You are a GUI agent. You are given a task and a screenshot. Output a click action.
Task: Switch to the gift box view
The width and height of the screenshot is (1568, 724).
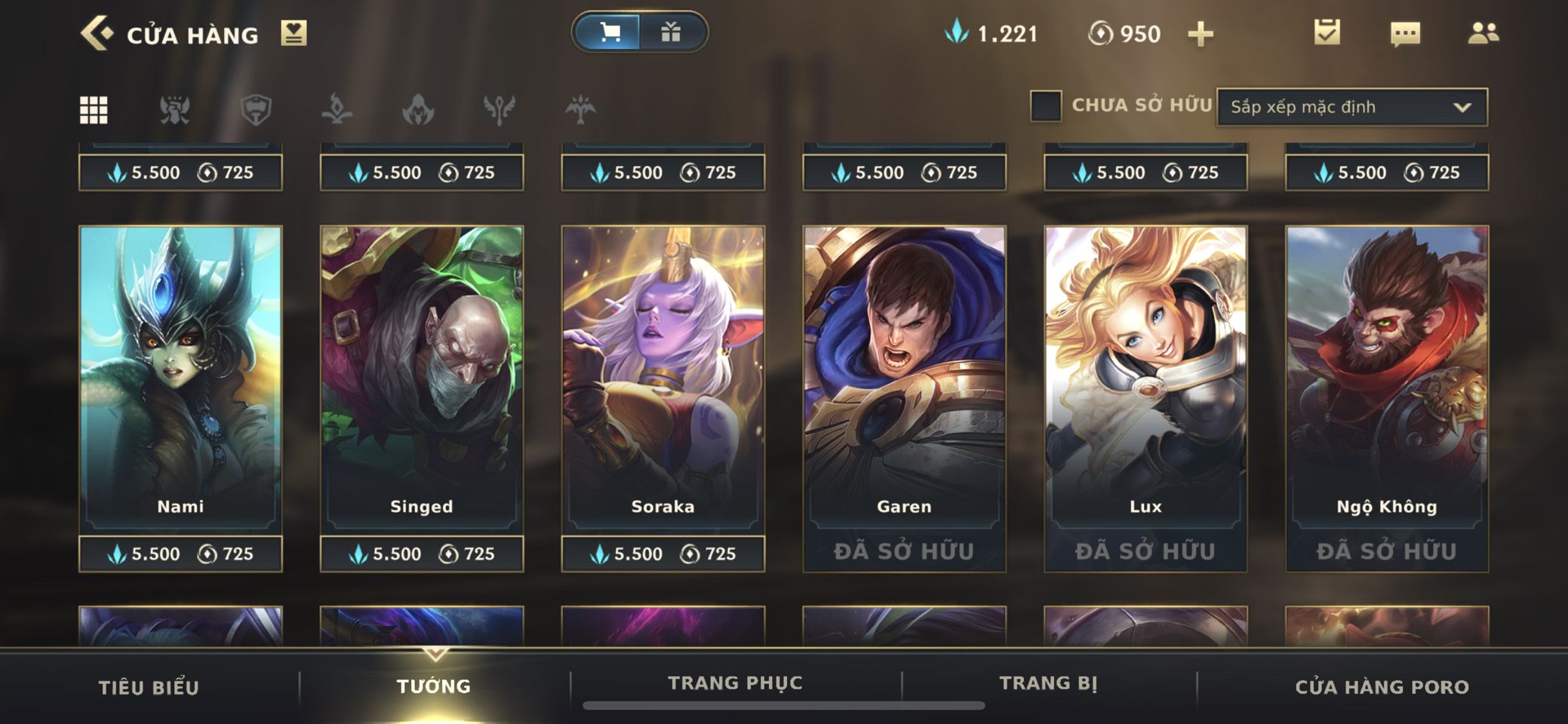[x=671, y=32]
